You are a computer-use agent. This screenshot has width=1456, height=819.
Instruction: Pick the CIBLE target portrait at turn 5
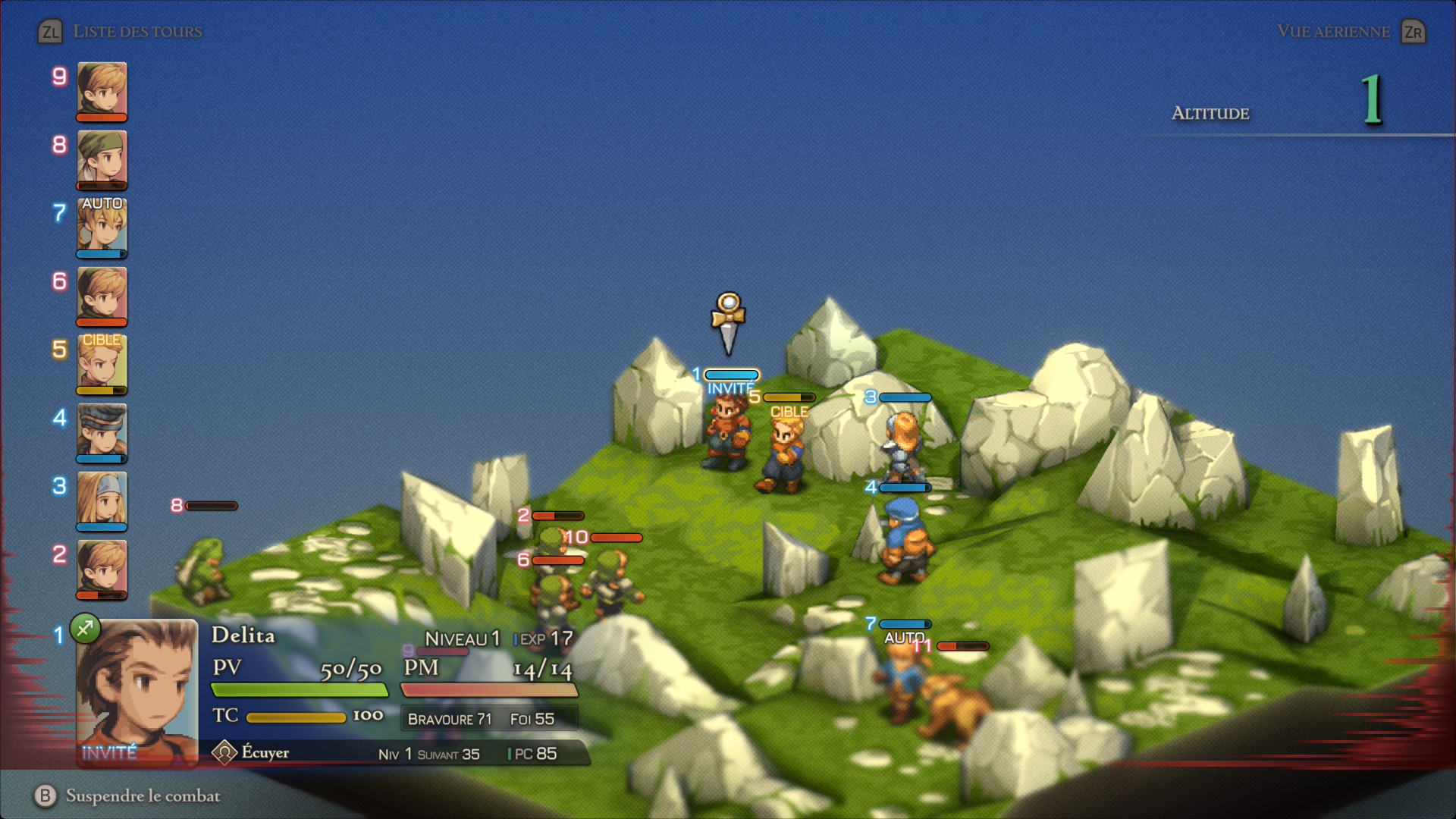(102, 362)
